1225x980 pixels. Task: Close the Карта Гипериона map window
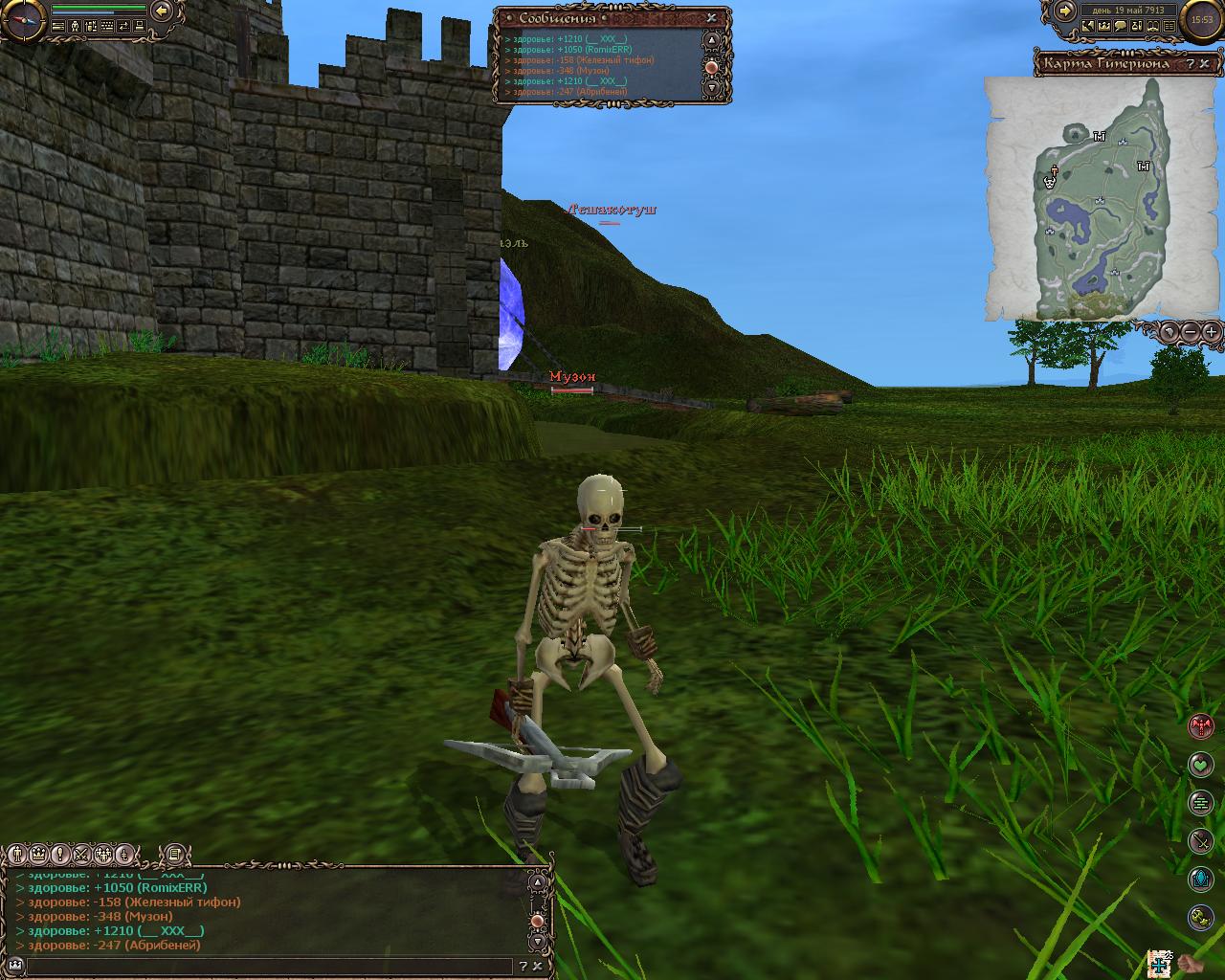coord(1203,64)
